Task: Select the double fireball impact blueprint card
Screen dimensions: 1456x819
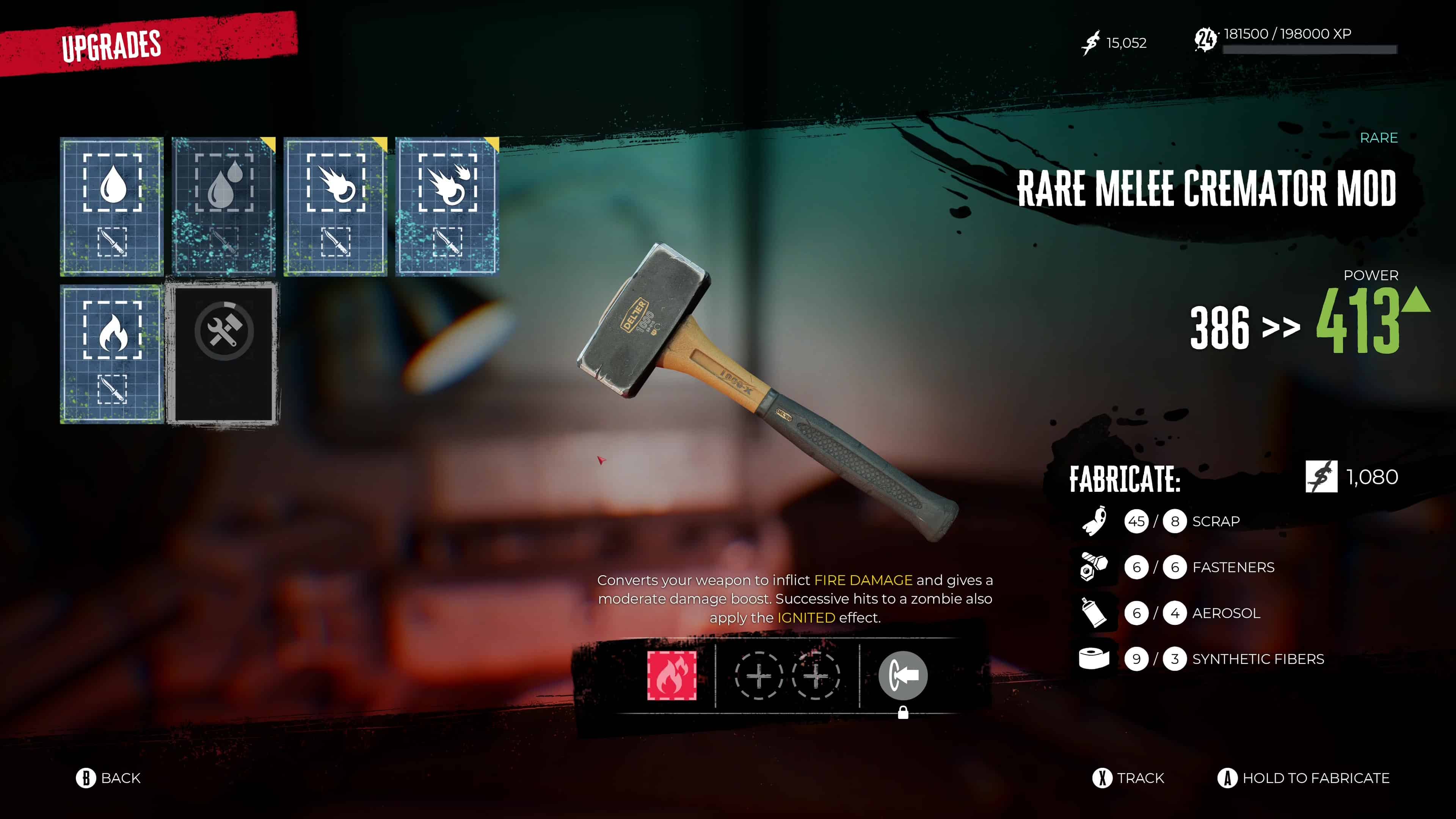Action: coord(447,206)
